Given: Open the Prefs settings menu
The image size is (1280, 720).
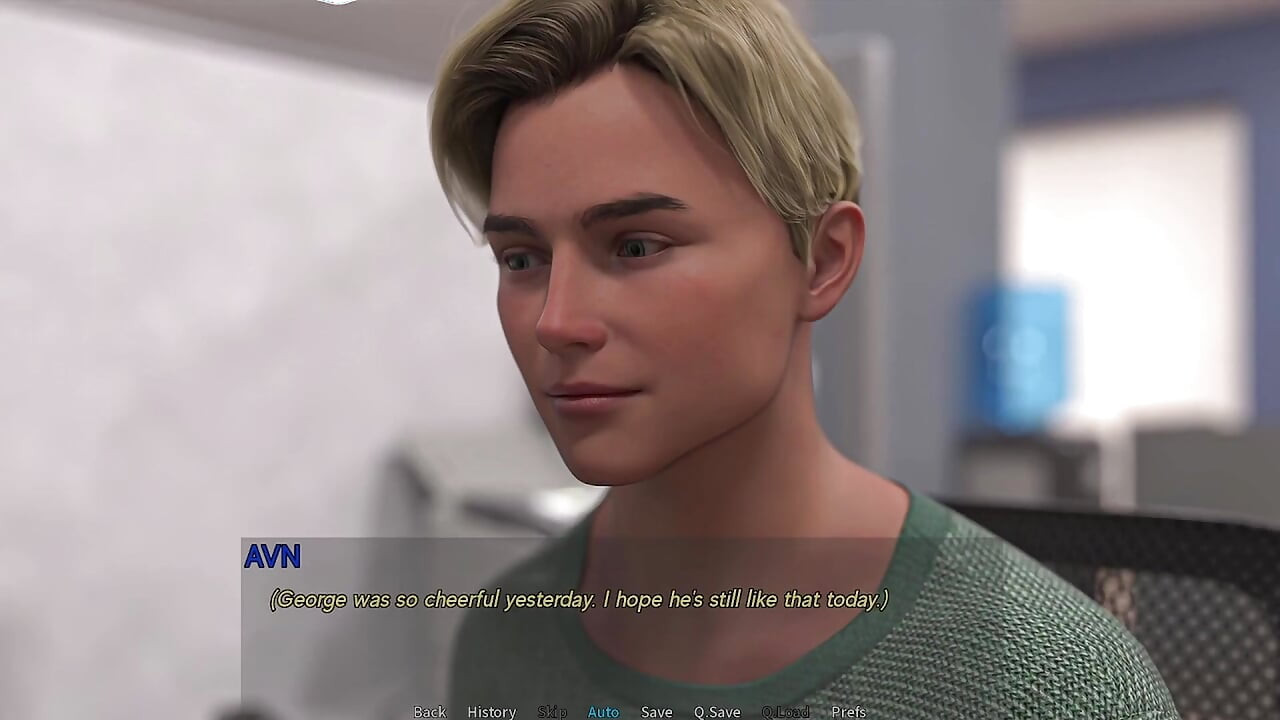Looking at the screenshot, I should tap(849, 712).
